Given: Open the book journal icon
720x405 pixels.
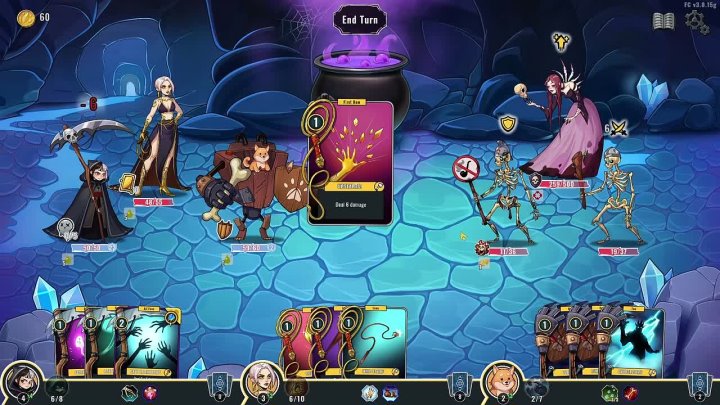Looking at the screenshot, I should pos(663,21).
